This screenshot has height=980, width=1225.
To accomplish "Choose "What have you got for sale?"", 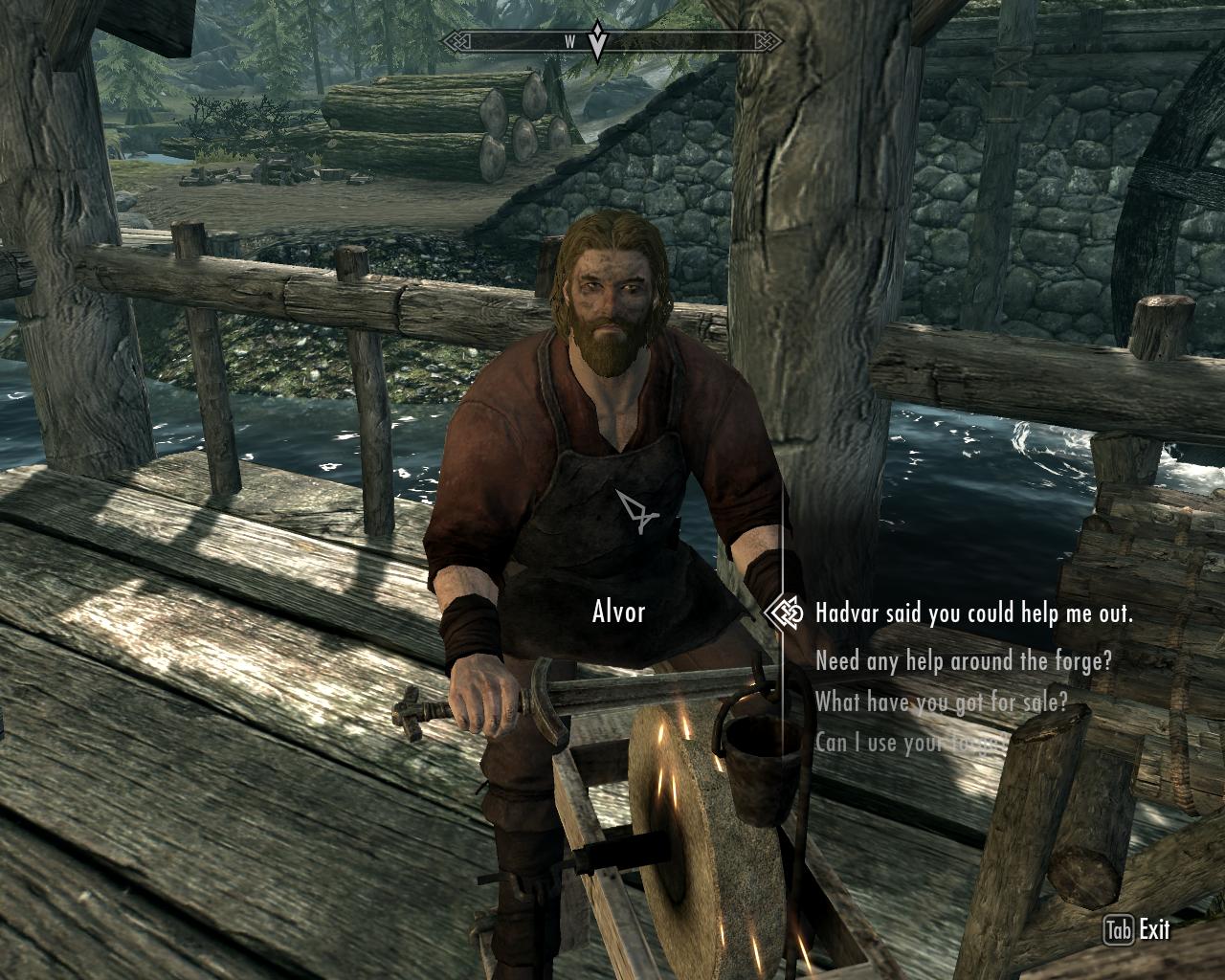I will (x=943, y=702).
